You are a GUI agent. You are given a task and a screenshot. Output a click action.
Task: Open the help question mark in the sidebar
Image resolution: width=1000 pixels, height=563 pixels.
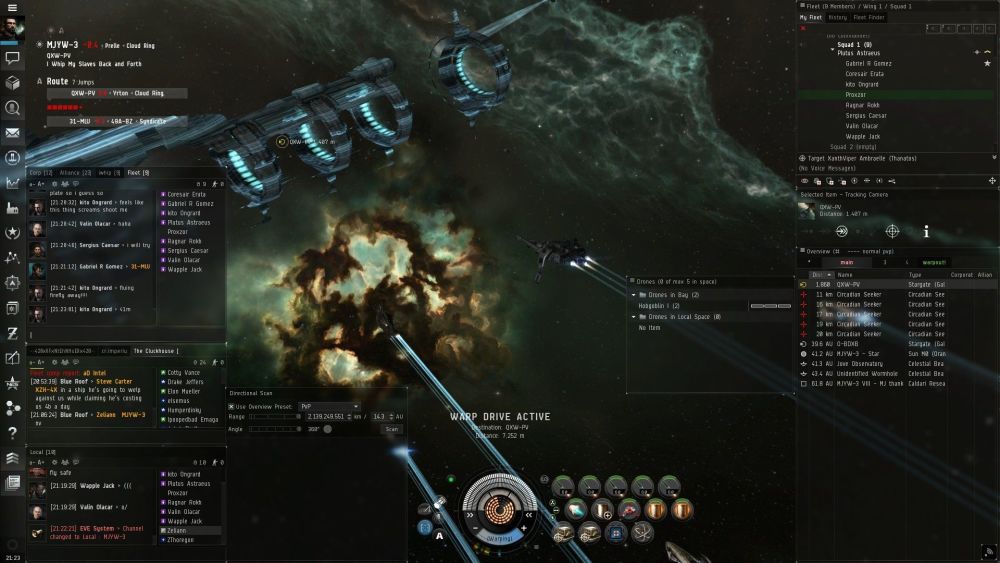13,433
